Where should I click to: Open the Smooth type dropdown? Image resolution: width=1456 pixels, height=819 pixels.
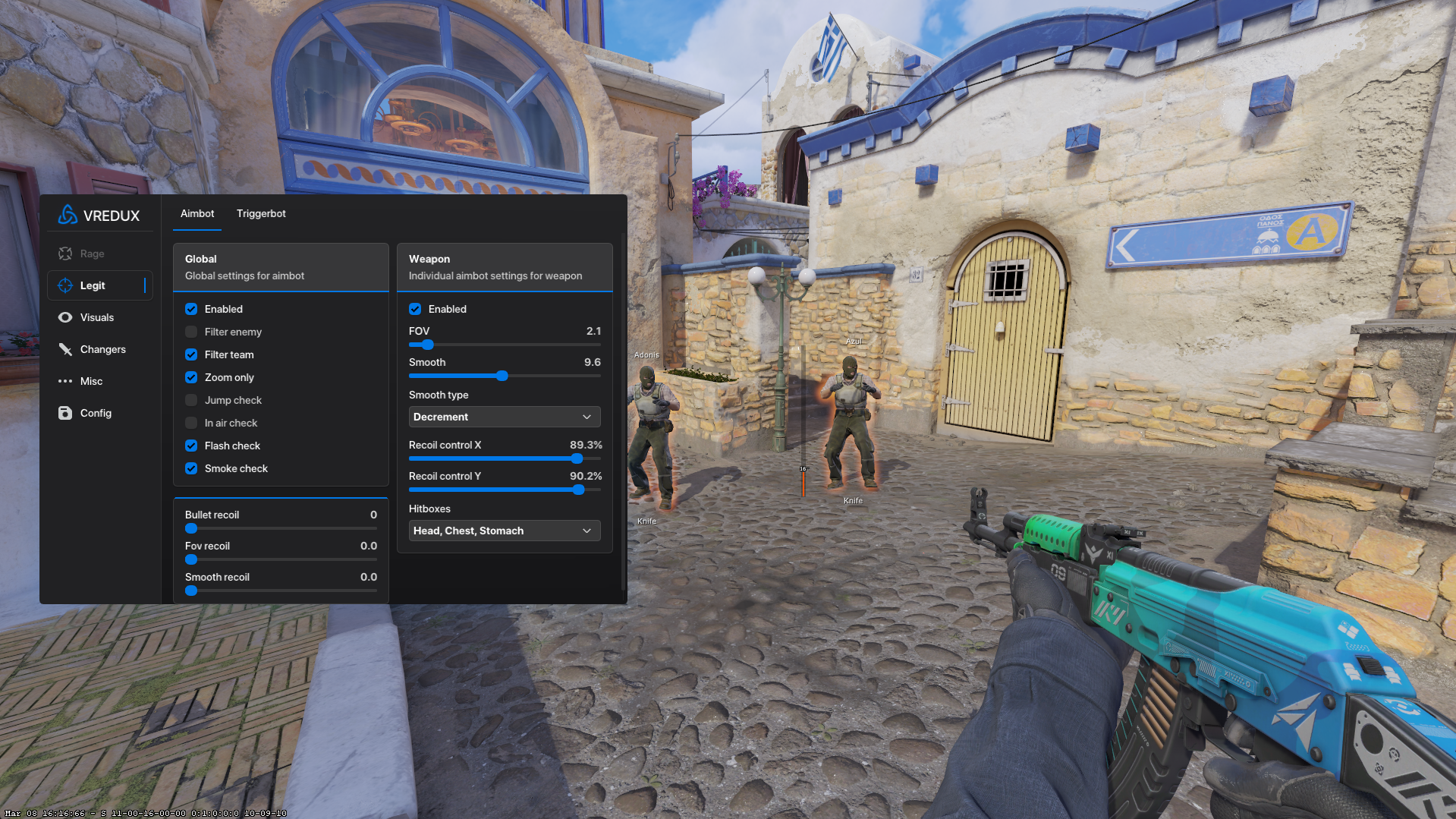[x=505, y=417]
